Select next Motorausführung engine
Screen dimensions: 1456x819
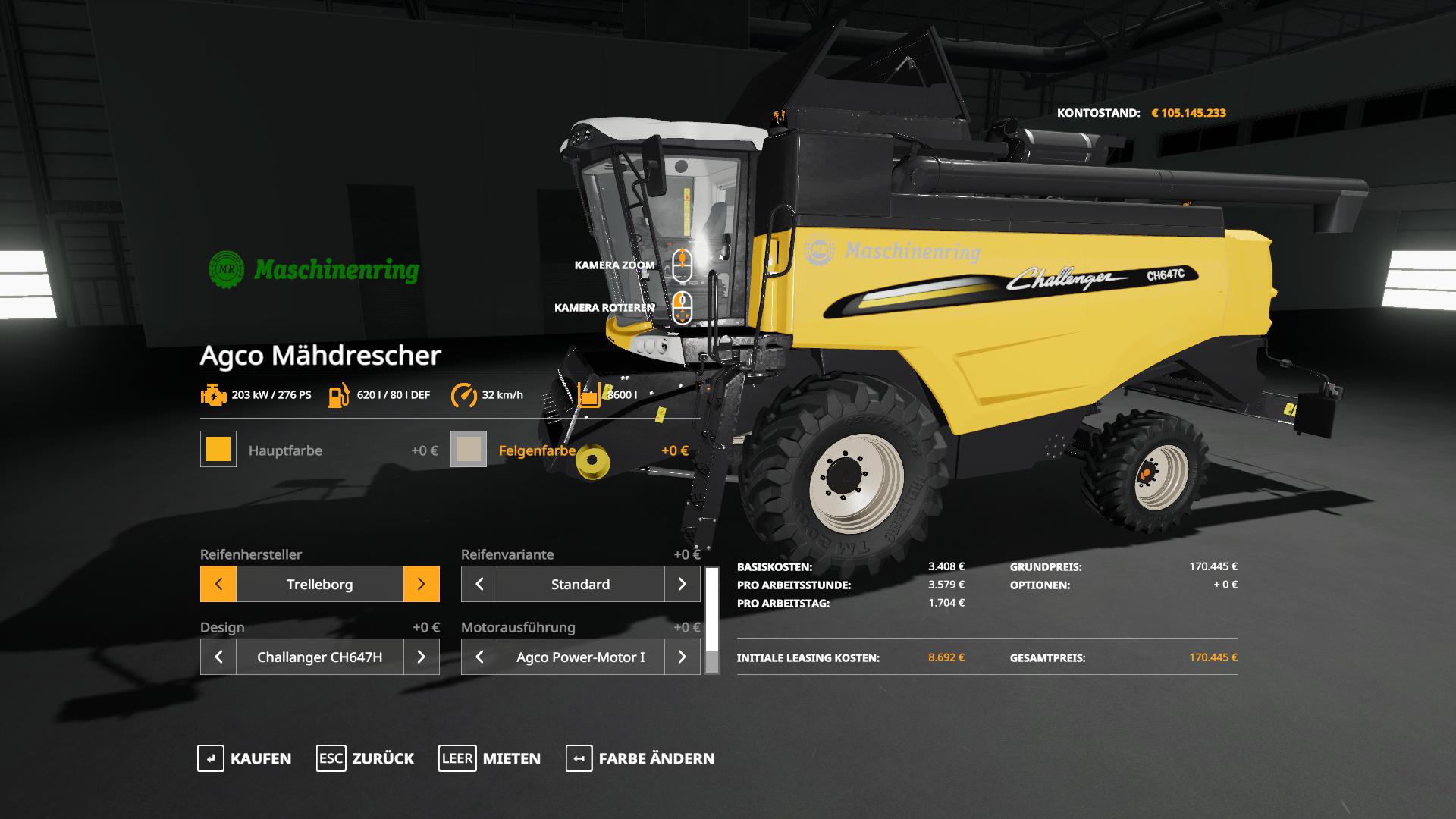[682, 657]
